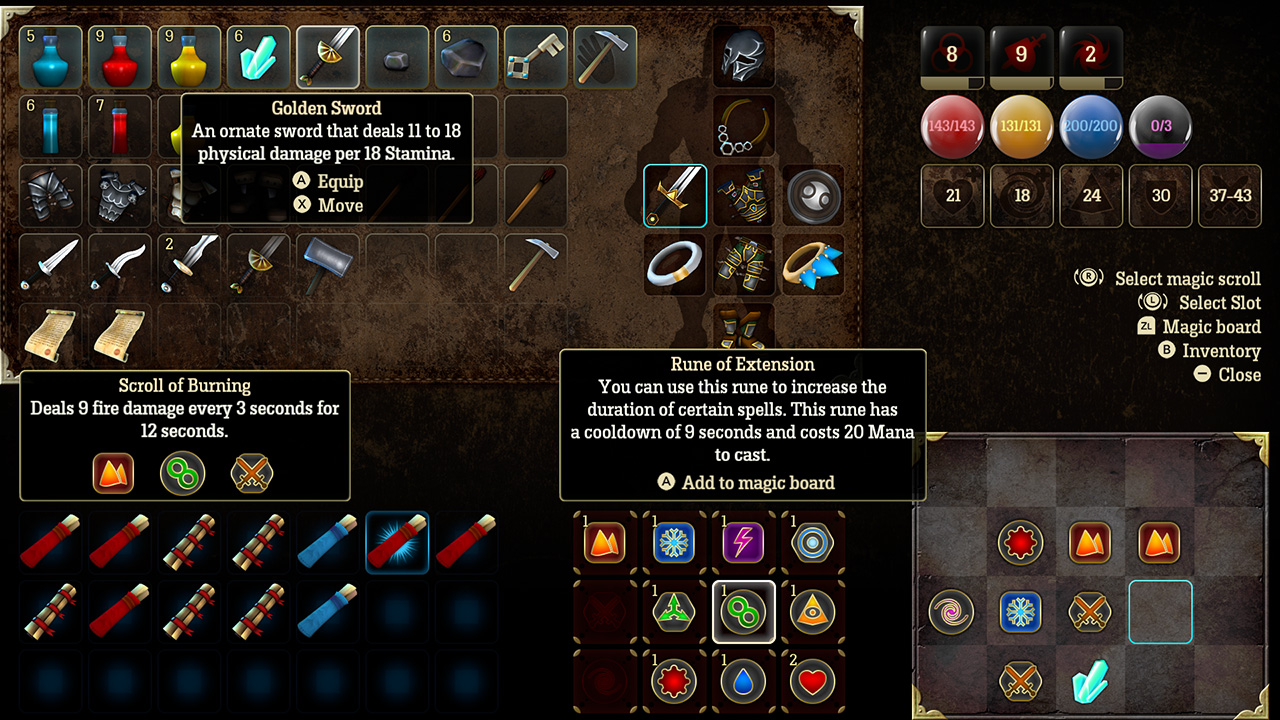Select the blue crystal bracelet equipment slot
Viewport: 1280px width, 720px height.
(813, 265)
